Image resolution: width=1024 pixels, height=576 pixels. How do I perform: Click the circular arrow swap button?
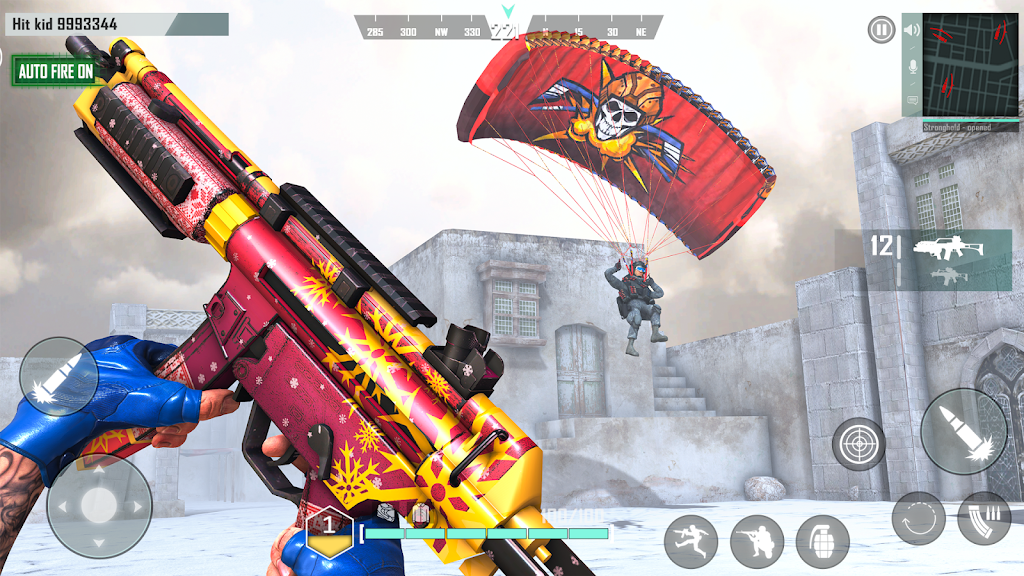coord(918,518)
